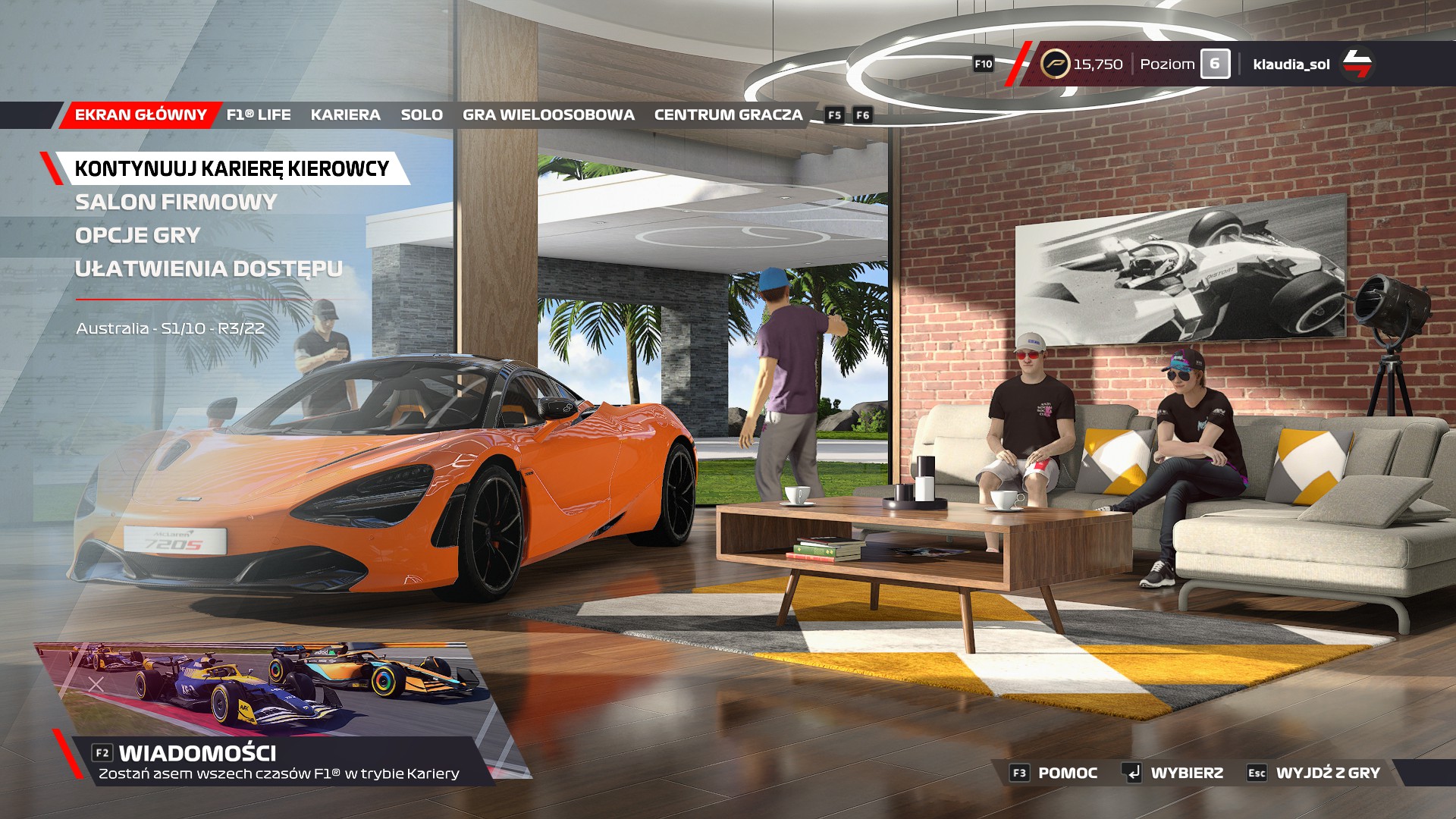Select the Solo tab
1456x819 pixels.
[x=422, y=115]
